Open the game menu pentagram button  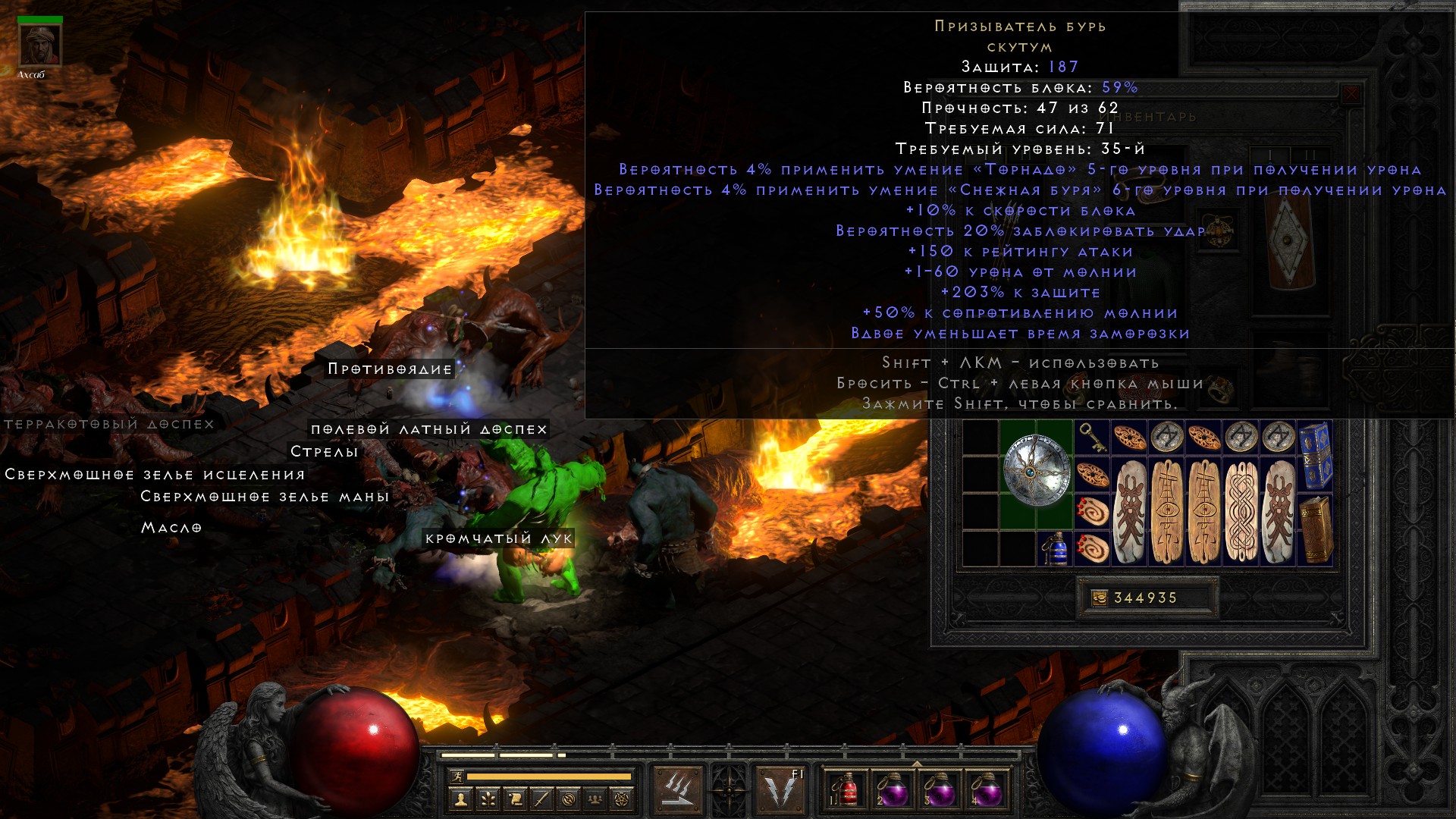click(622, 799)
